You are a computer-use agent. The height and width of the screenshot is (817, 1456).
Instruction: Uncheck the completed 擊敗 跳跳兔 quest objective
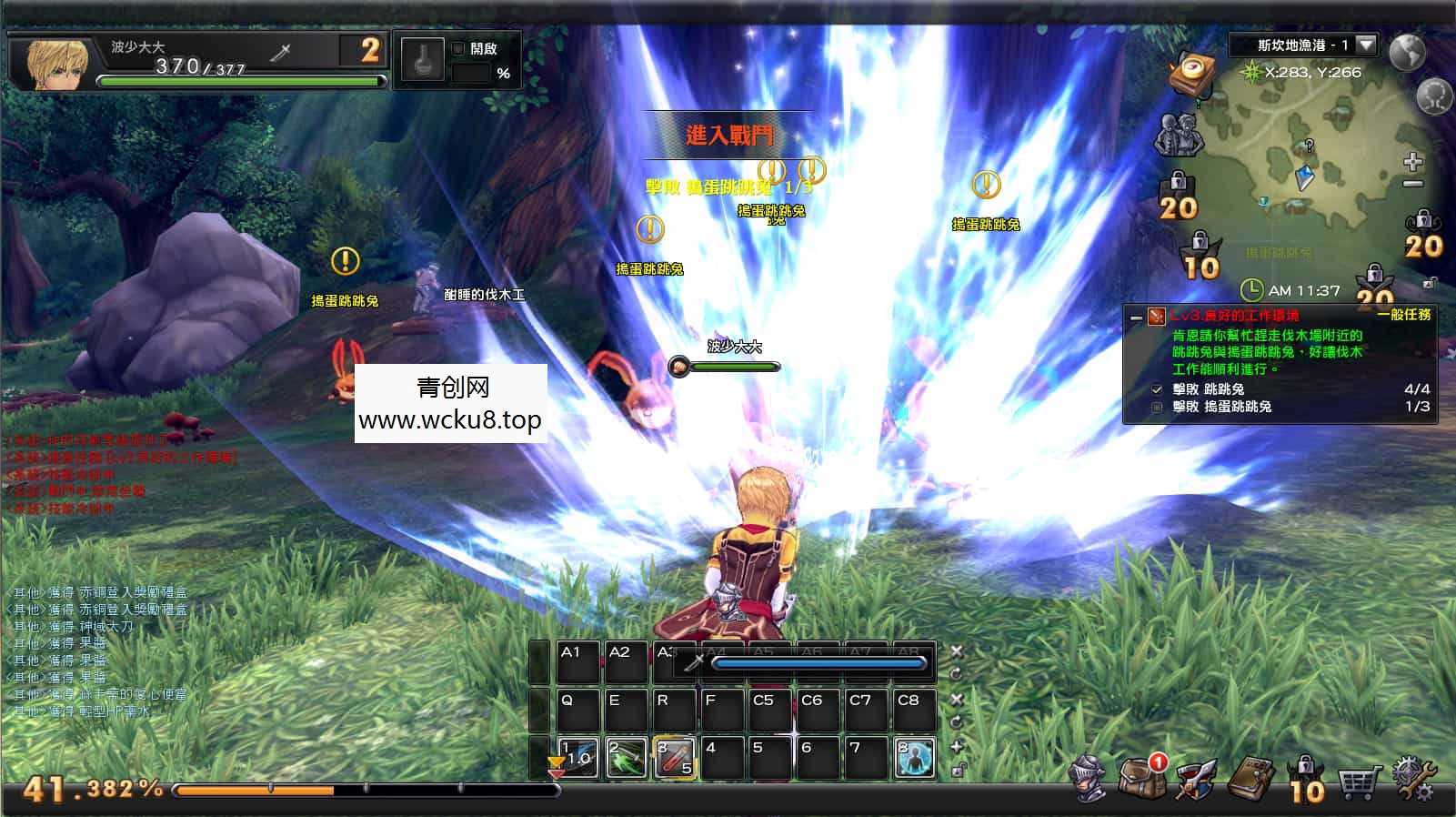click(1157, 389)
